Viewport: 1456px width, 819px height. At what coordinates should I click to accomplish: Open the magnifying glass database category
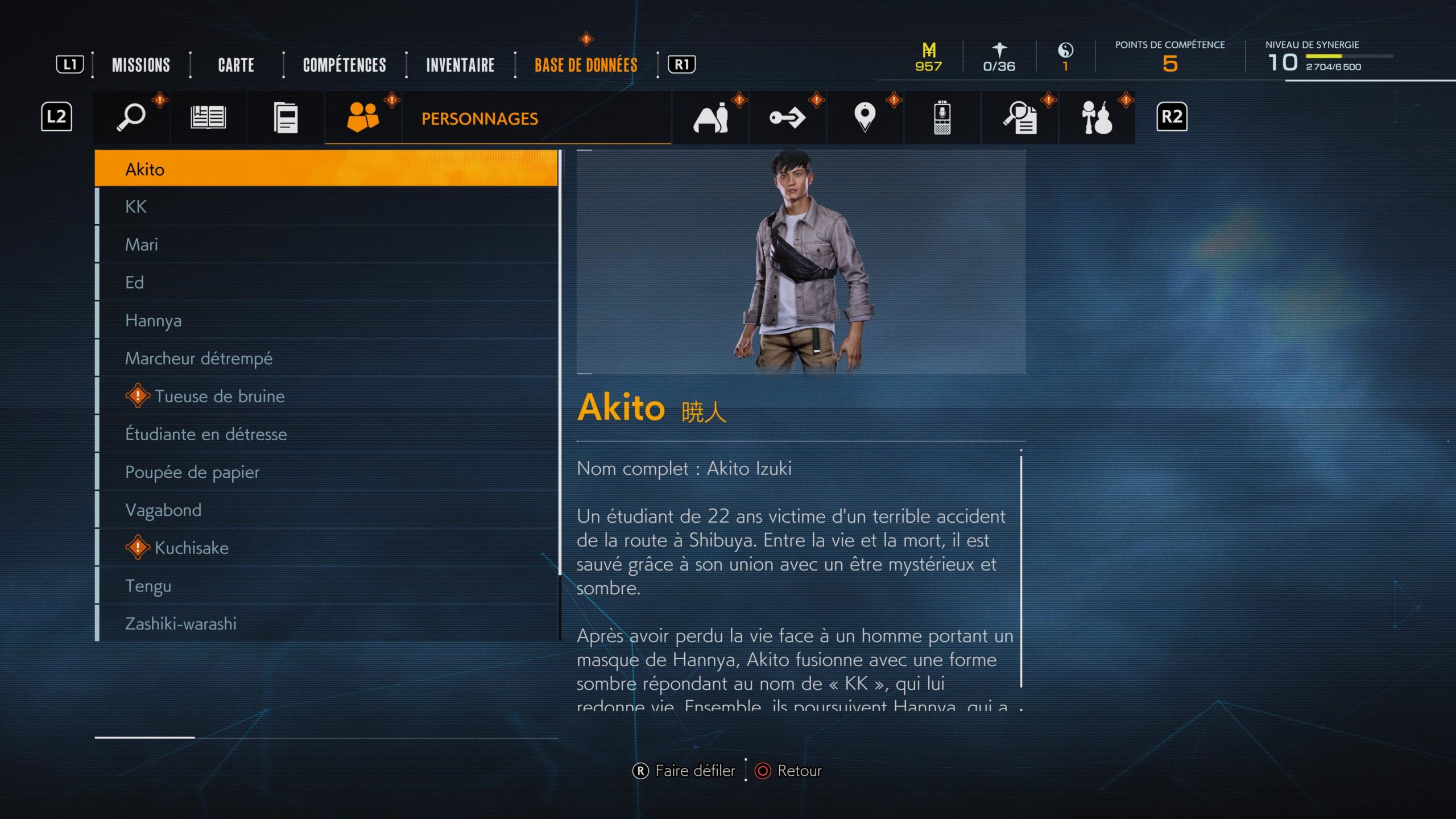pyautogui.click(x=131, y=117)
